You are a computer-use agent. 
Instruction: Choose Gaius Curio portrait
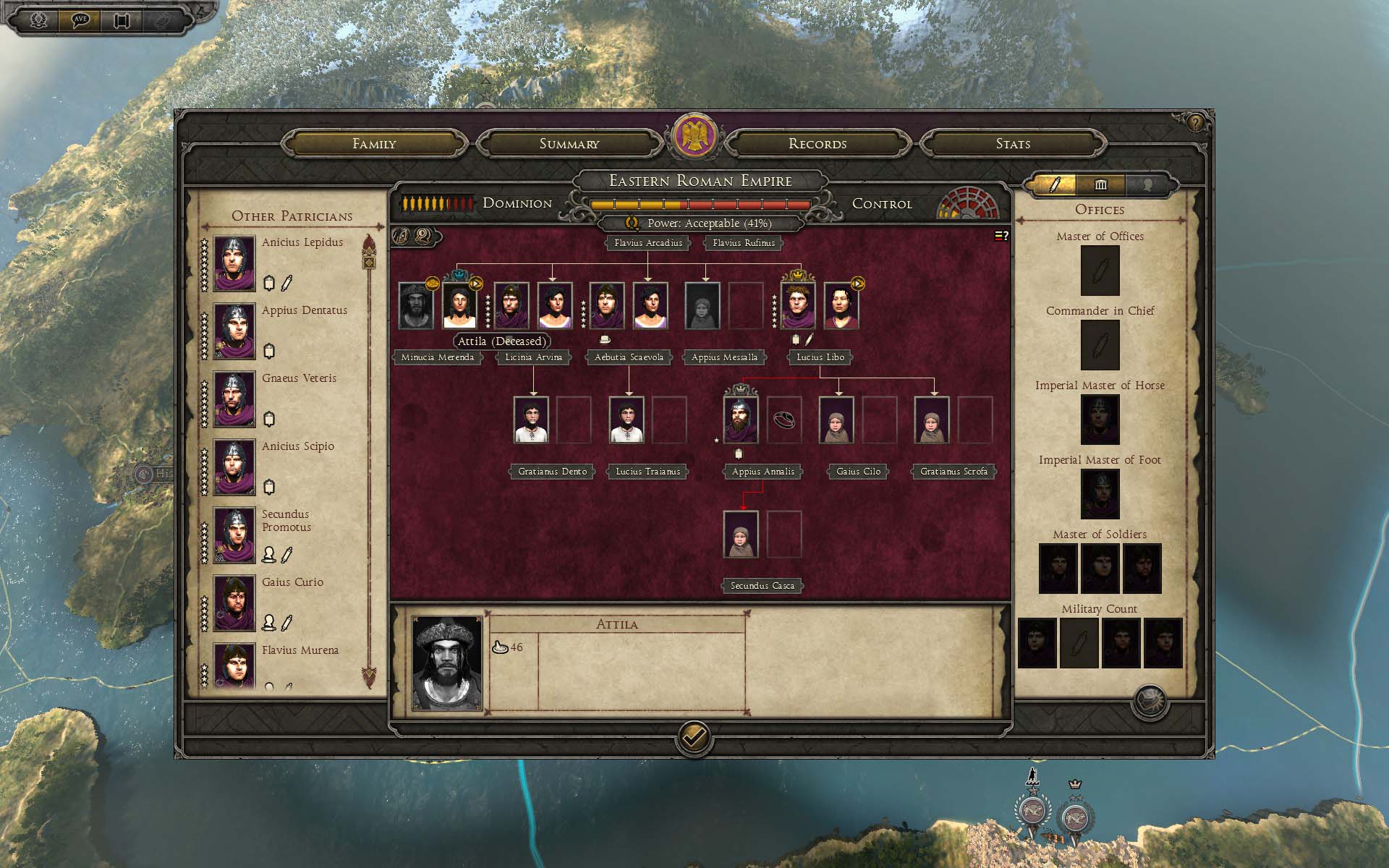234,603
